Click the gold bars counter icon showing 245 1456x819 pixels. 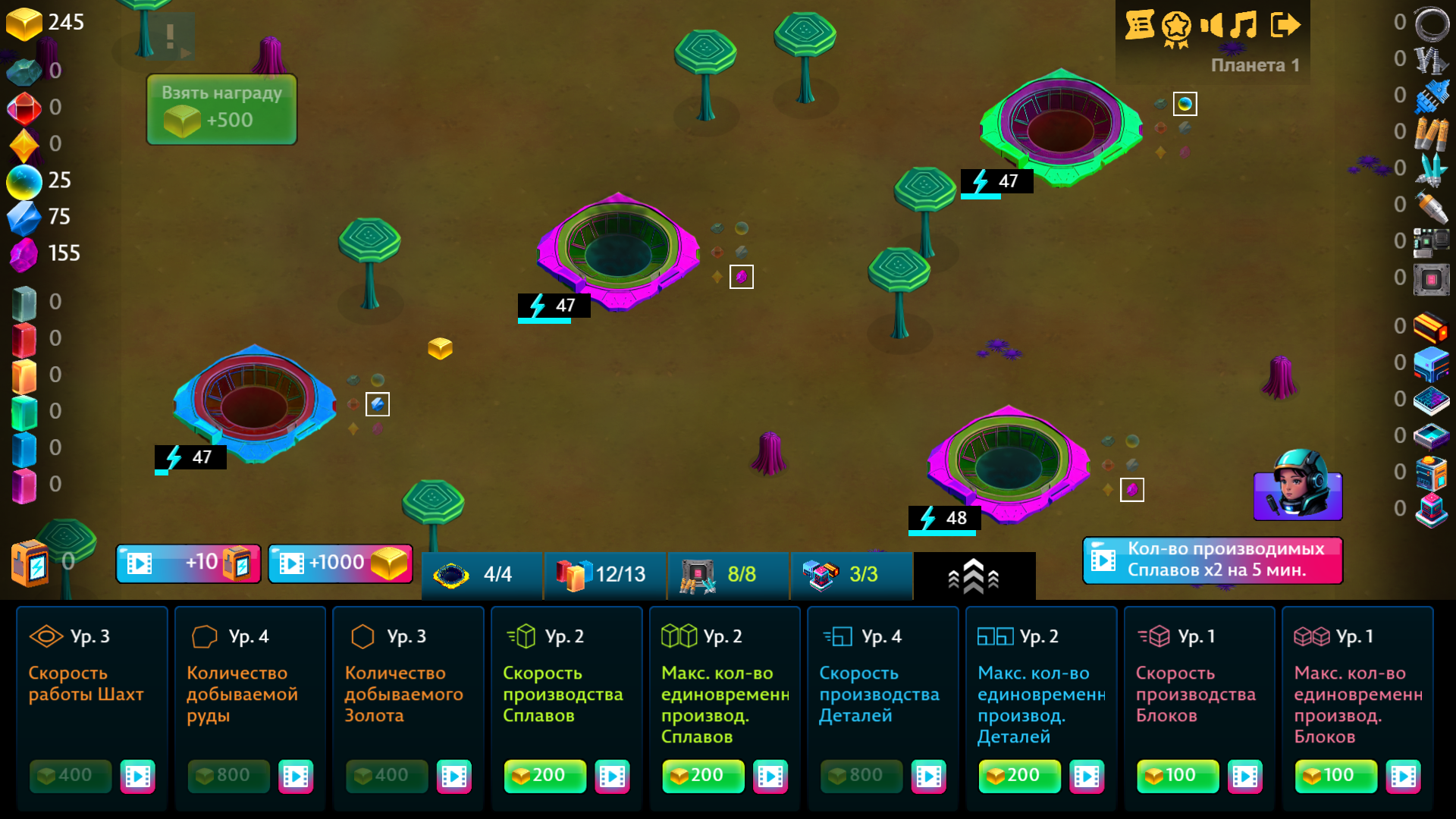[x=25, y=23]
